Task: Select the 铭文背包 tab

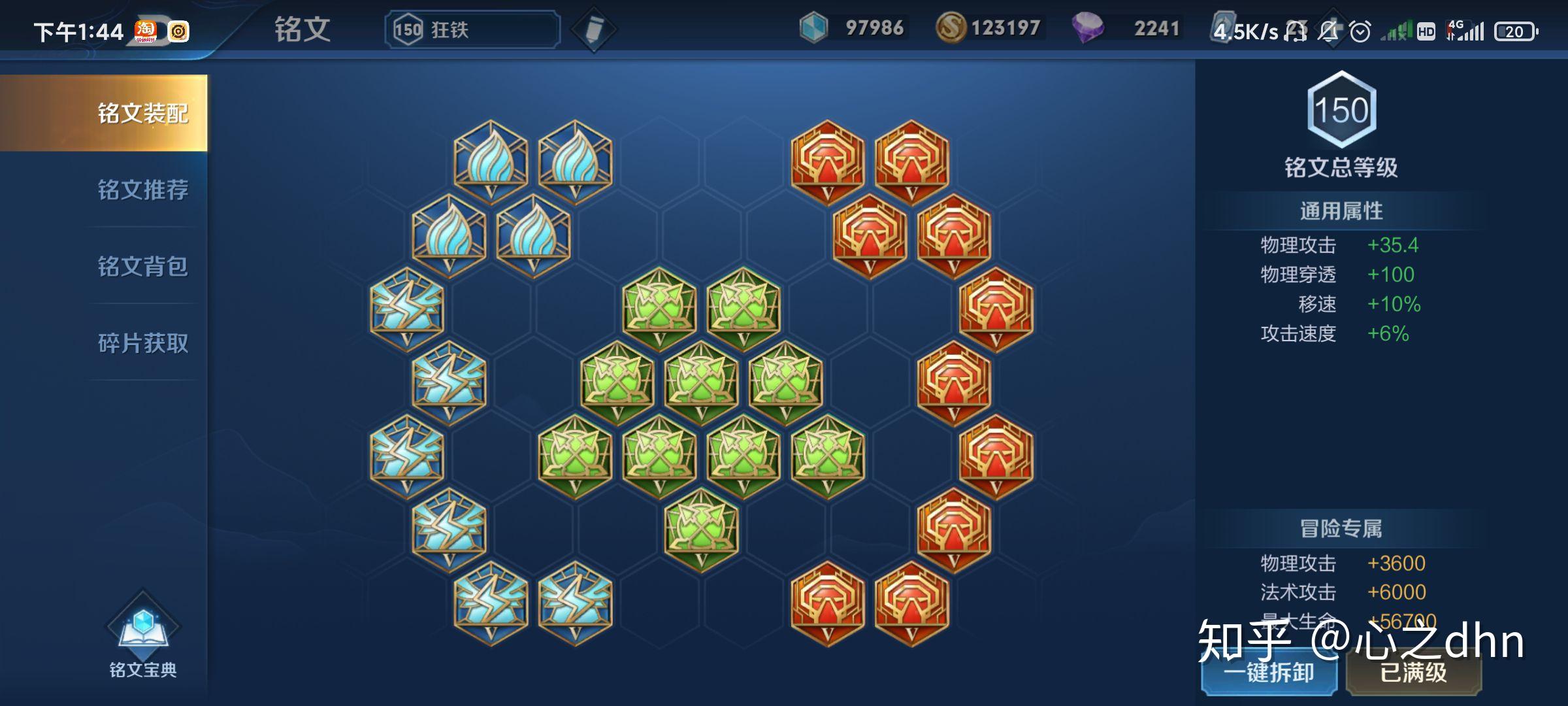Action: [142, 266]
